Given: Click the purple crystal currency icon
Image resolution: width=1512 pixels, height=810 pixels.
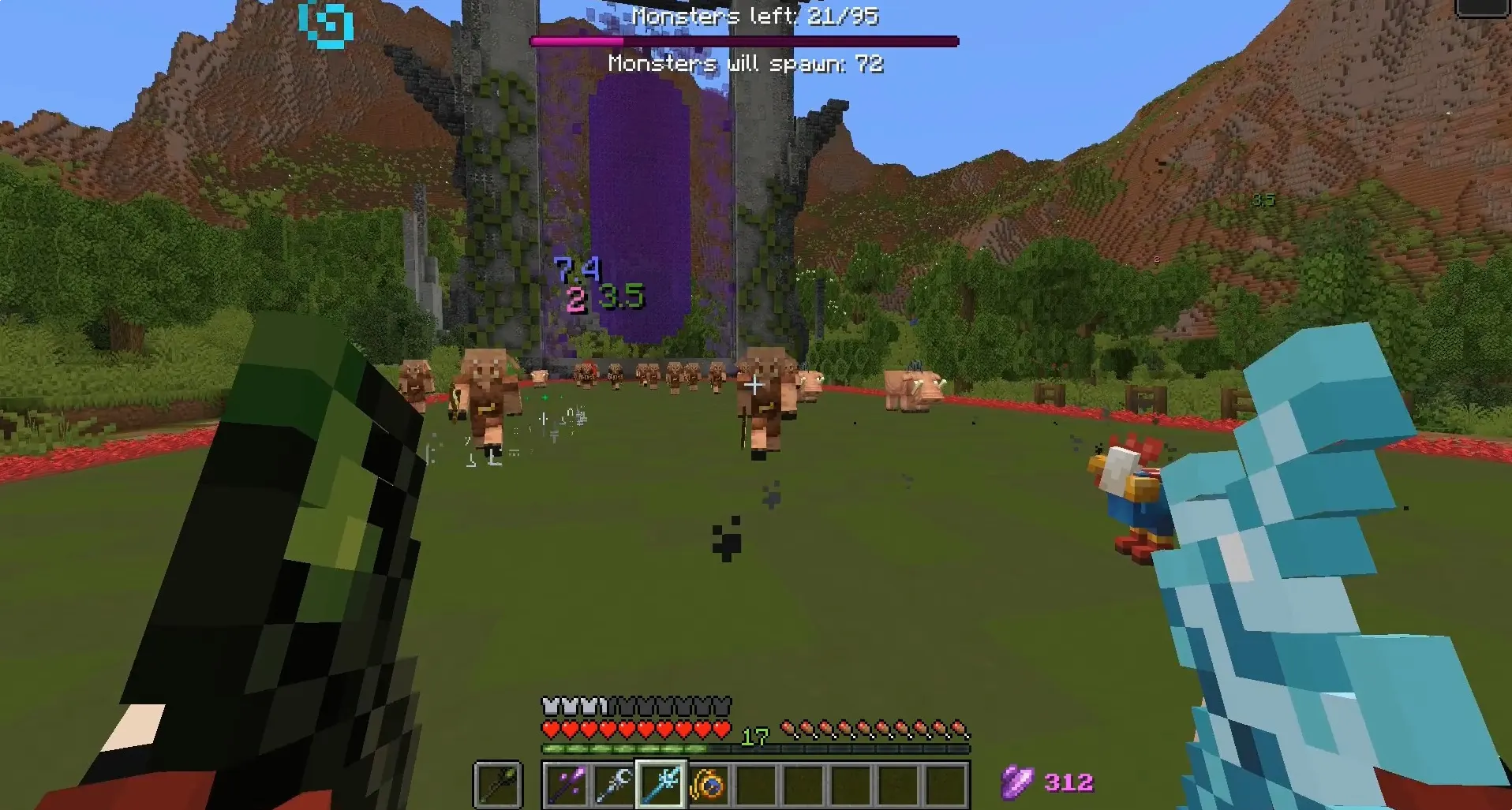Looking at the screenshot, I should [x=1017, y=782].
